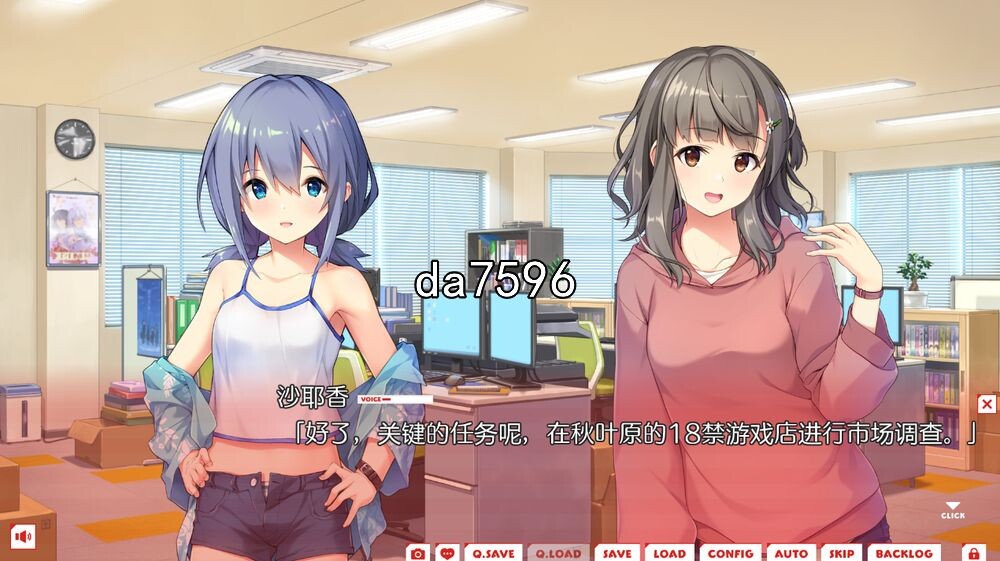Quick save with Q.SAVE
The height and width of the screenshot is (561, 1000).
[x=493, y=553]
